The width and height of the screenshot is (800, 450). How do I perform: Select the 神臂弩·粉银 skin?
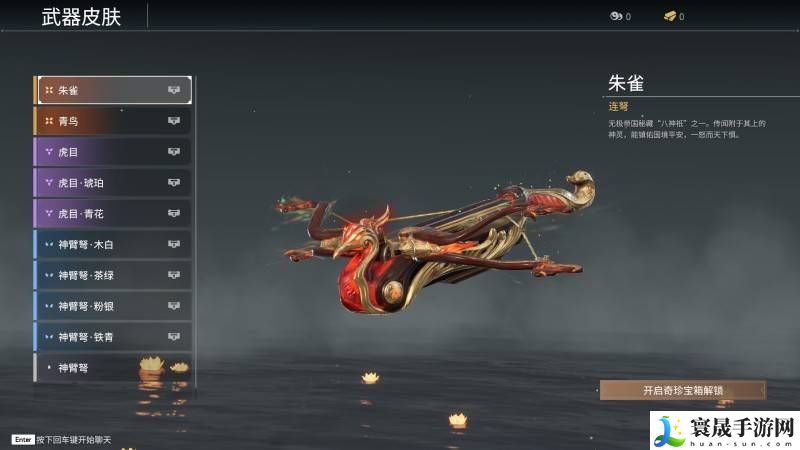(x=114, y=306)
